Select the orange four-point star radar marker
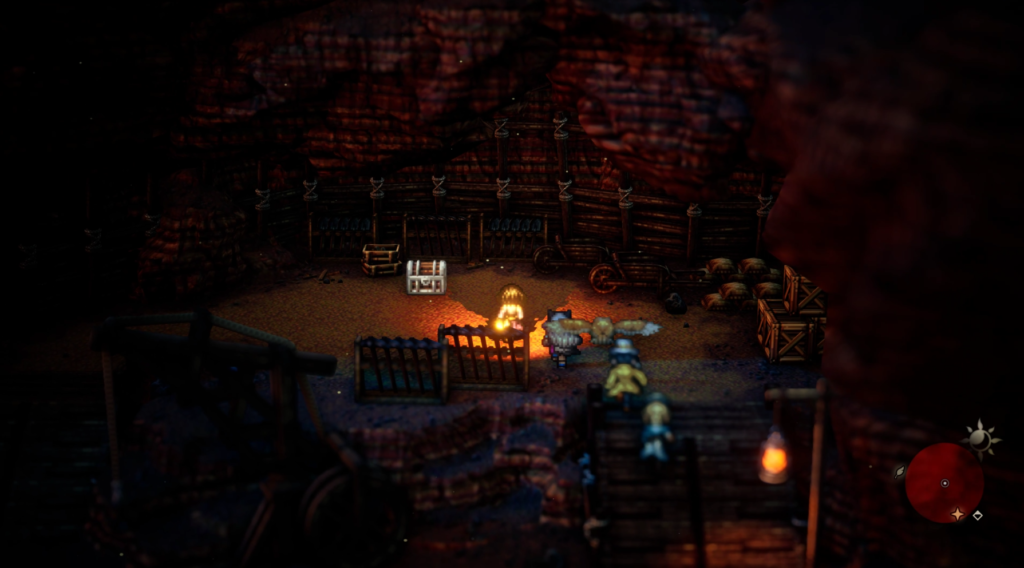 click(x=957, y=514)
